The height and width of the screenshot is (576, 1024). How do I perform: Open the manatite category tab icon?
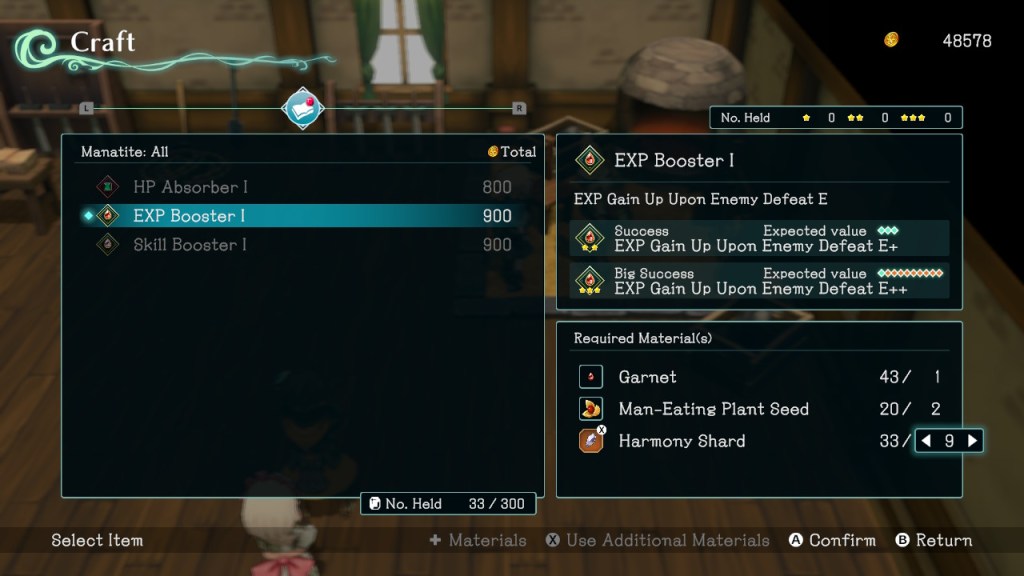pyautogui.click(x=303, y=108)
